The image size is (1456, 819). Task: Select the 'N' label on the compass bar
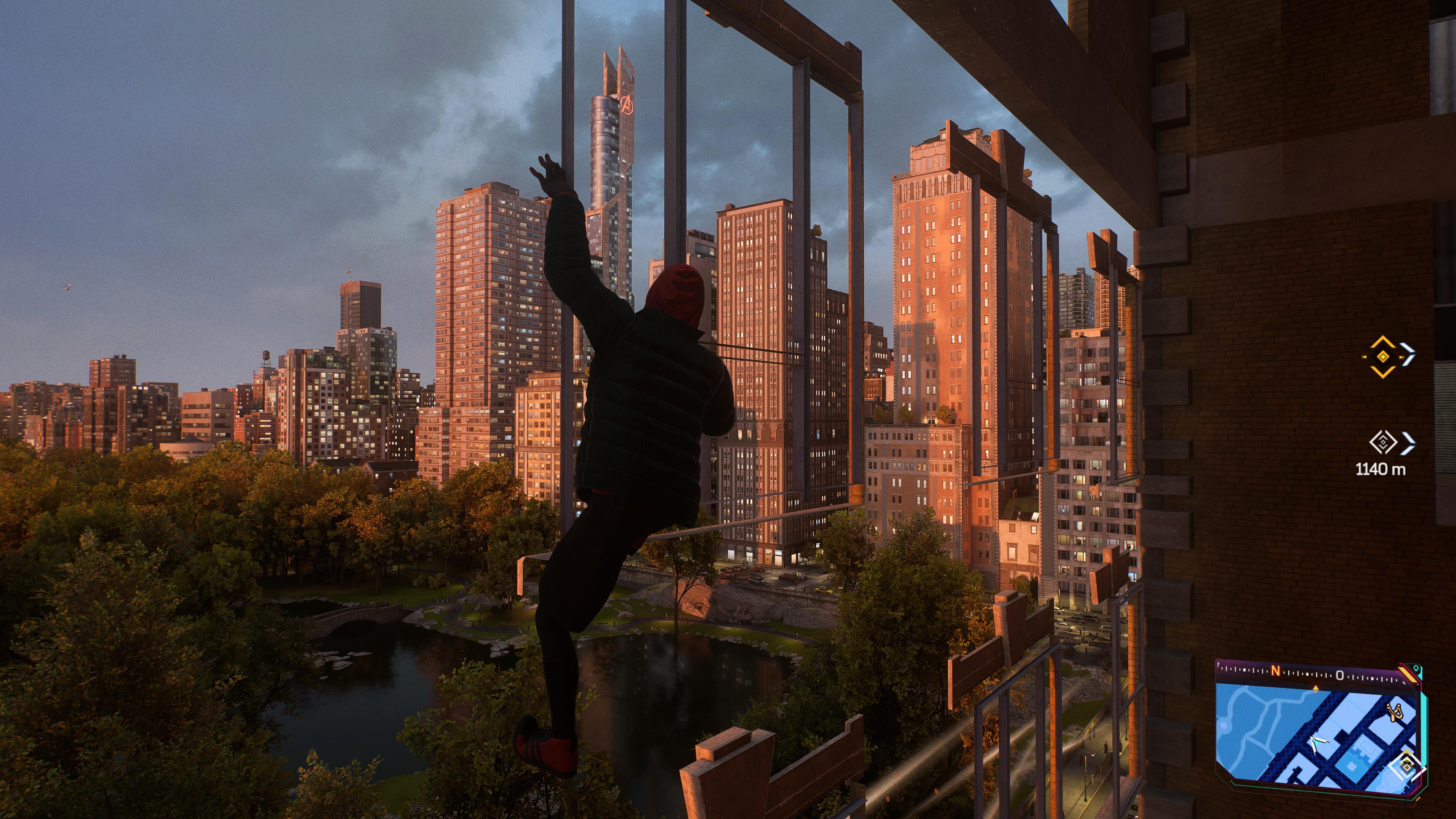coord(1275,671)
